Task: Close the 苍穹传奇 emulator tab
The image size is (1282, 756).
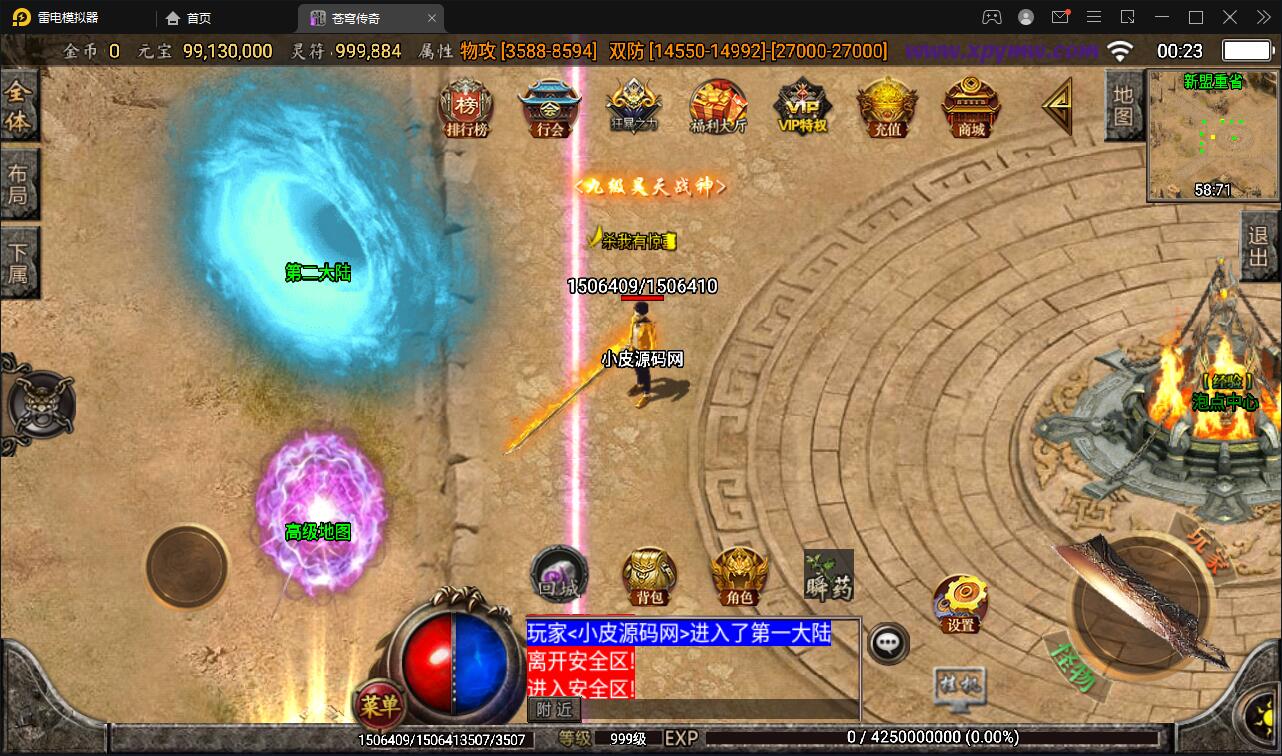Action: click(x=432, y=18)
